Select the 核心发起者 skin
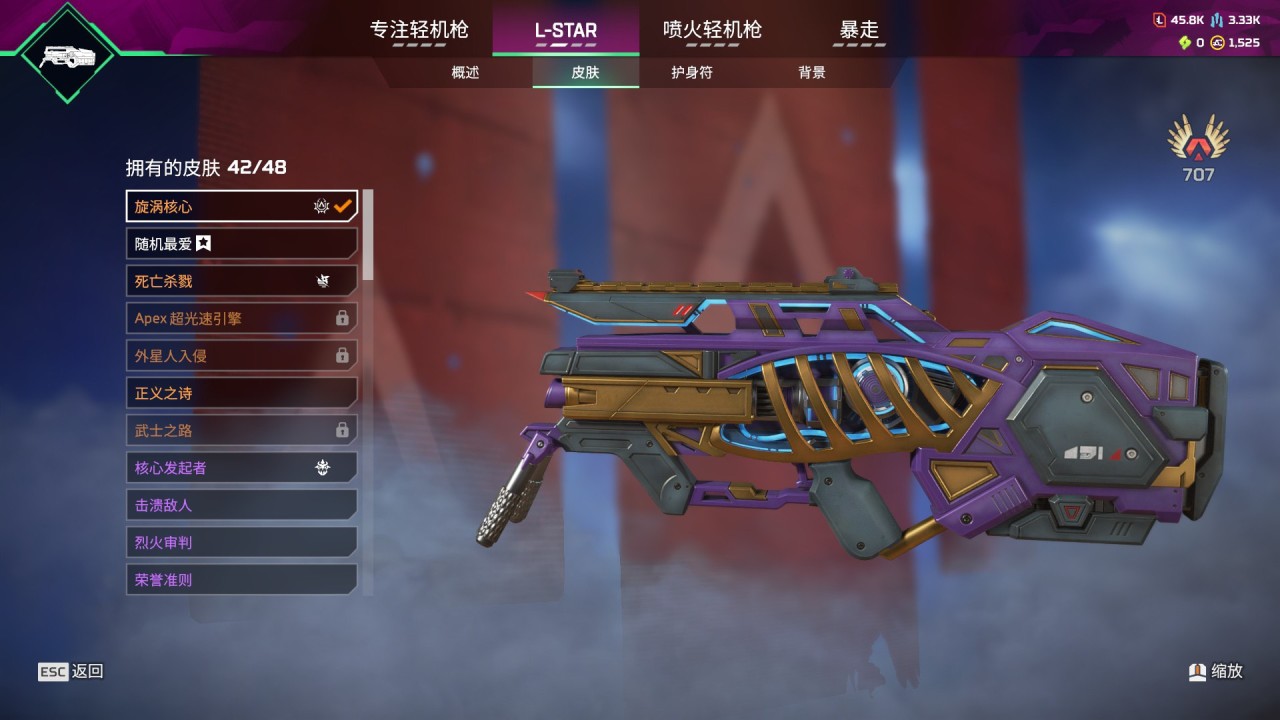The height and width of the screenshot is (720, 1280). [241, 467]
